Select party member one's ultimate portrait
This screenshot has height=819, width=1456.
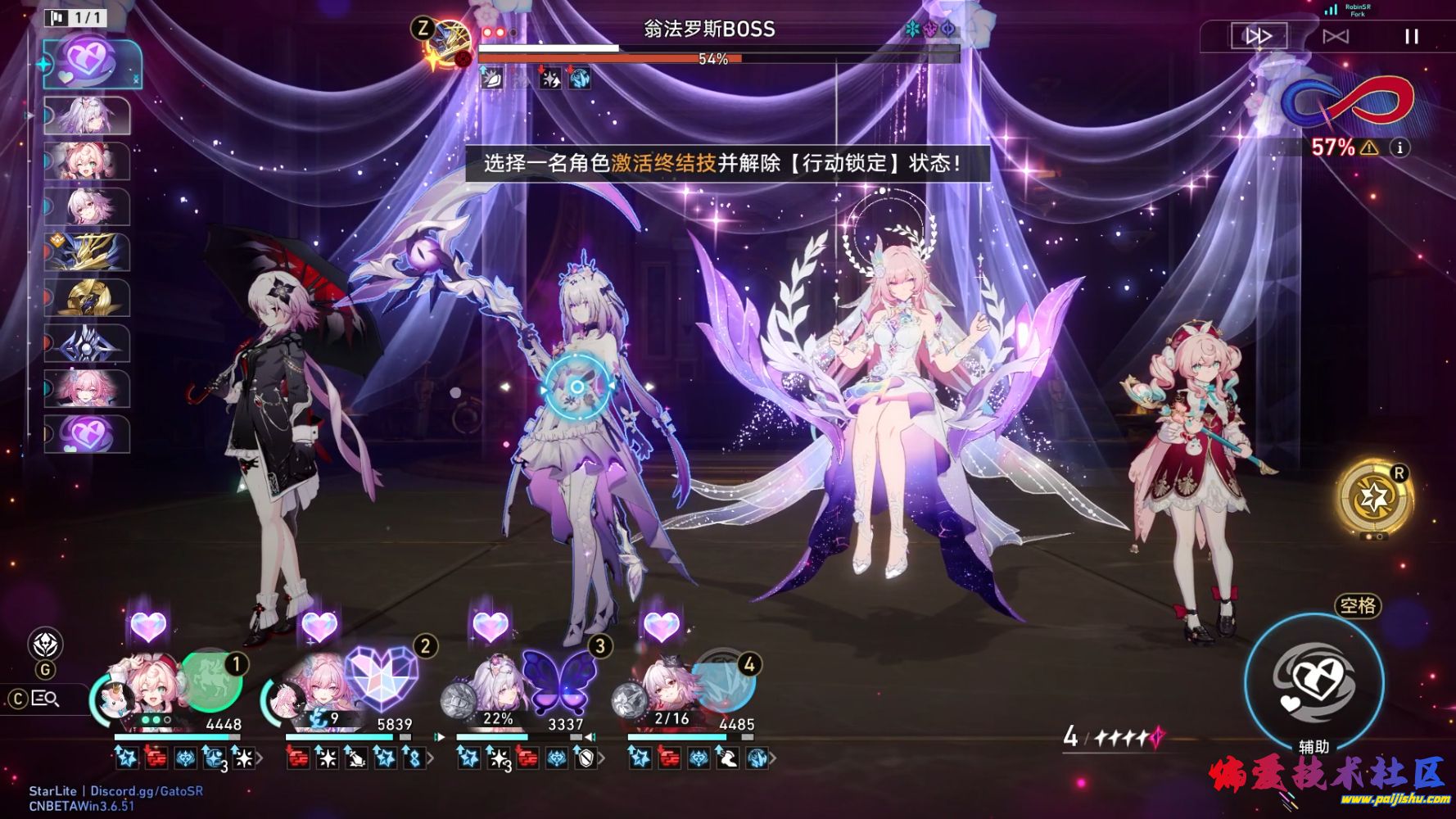pos(210,680)
